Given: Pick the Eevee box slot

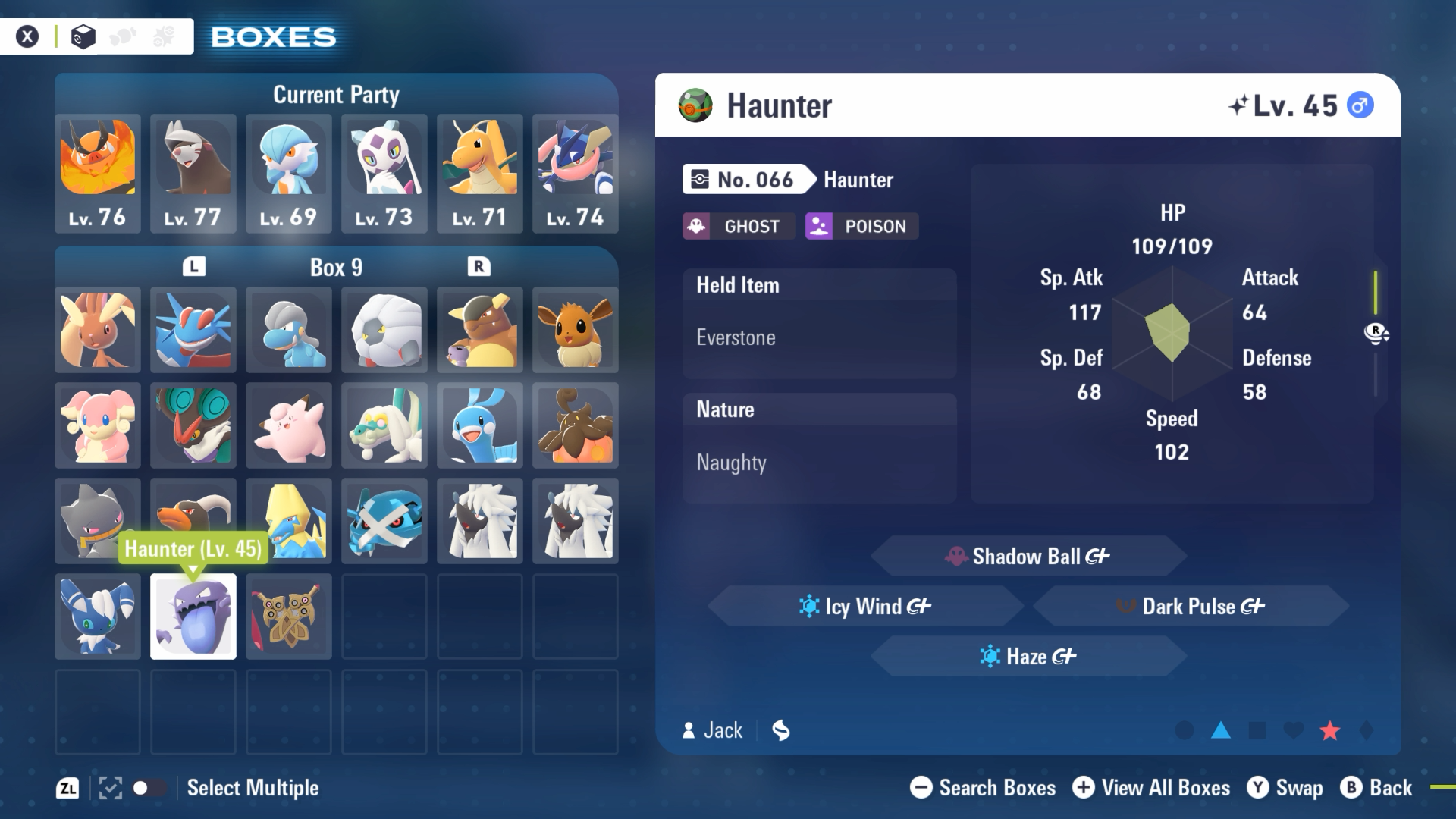Looking at the screenshot, I should 575,330.
